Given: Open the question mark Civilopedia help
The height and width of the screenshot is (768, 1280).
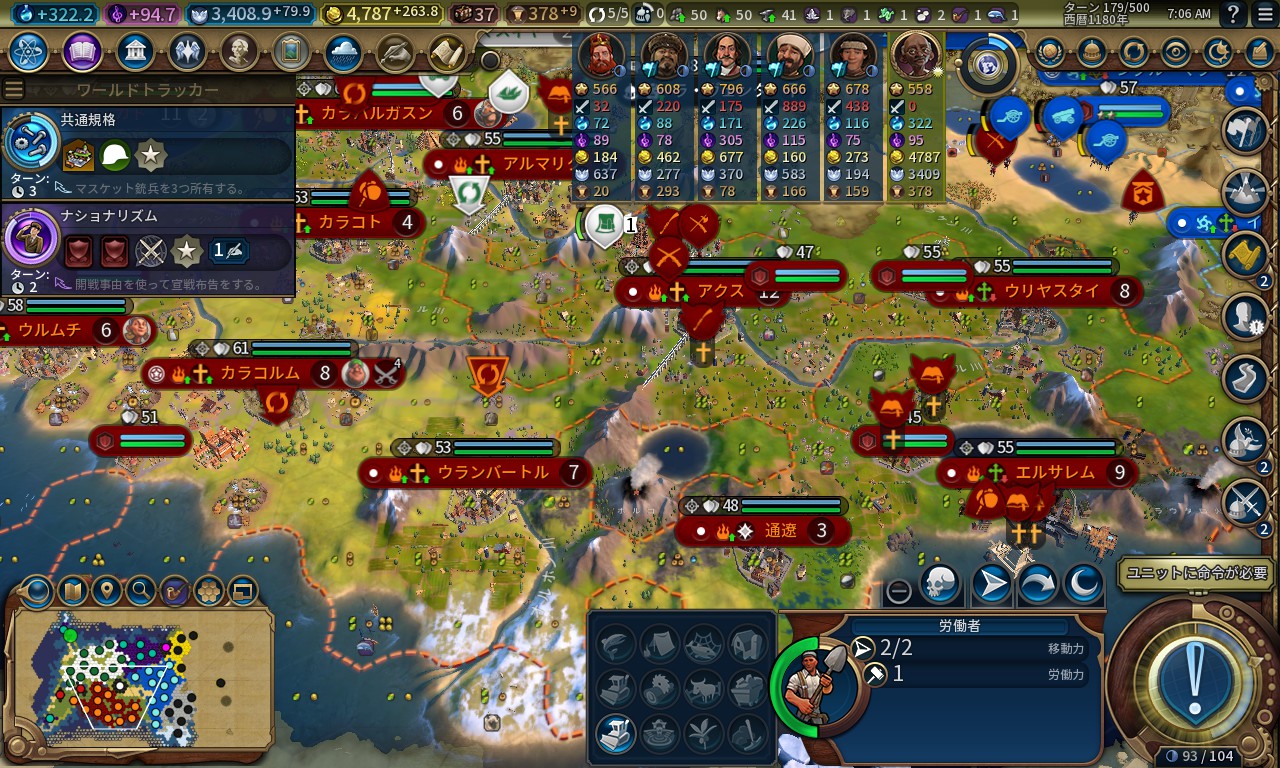Looking at the screenshot, I should (1234, 15).
